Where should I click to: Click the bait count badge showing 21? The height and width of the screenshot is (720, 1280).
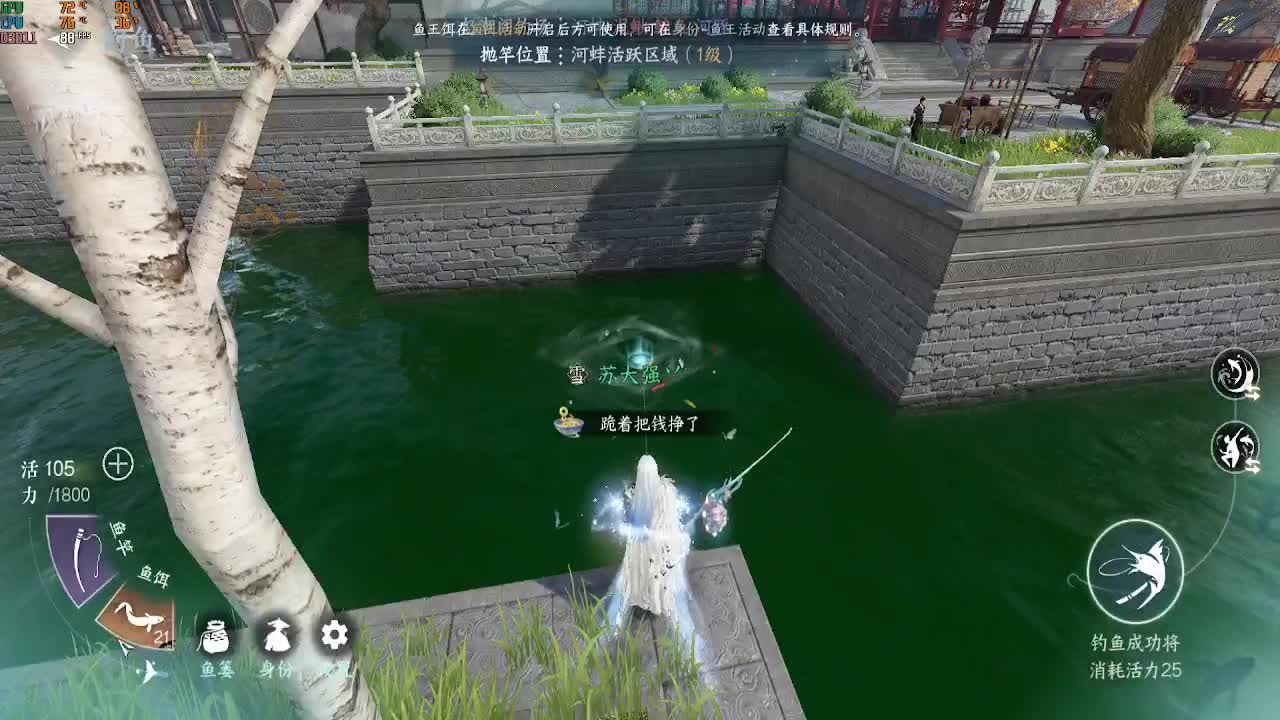click(x=163, y=636)
